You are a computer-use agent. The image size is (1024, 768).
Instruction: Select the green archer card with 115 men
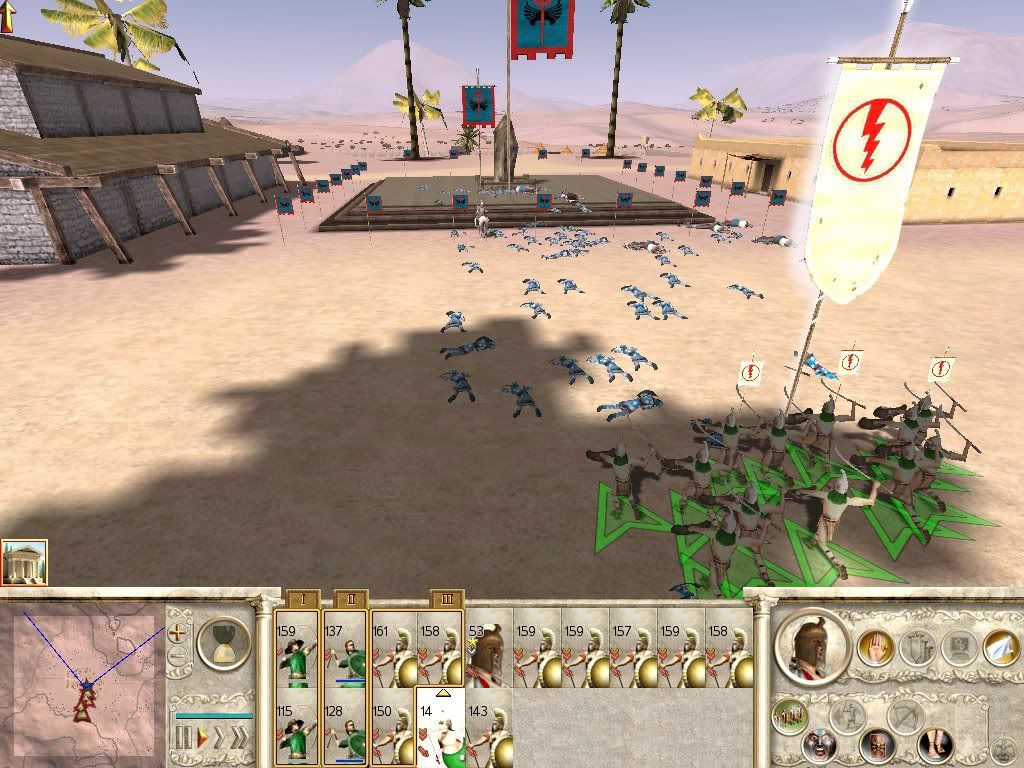(297, 726)
